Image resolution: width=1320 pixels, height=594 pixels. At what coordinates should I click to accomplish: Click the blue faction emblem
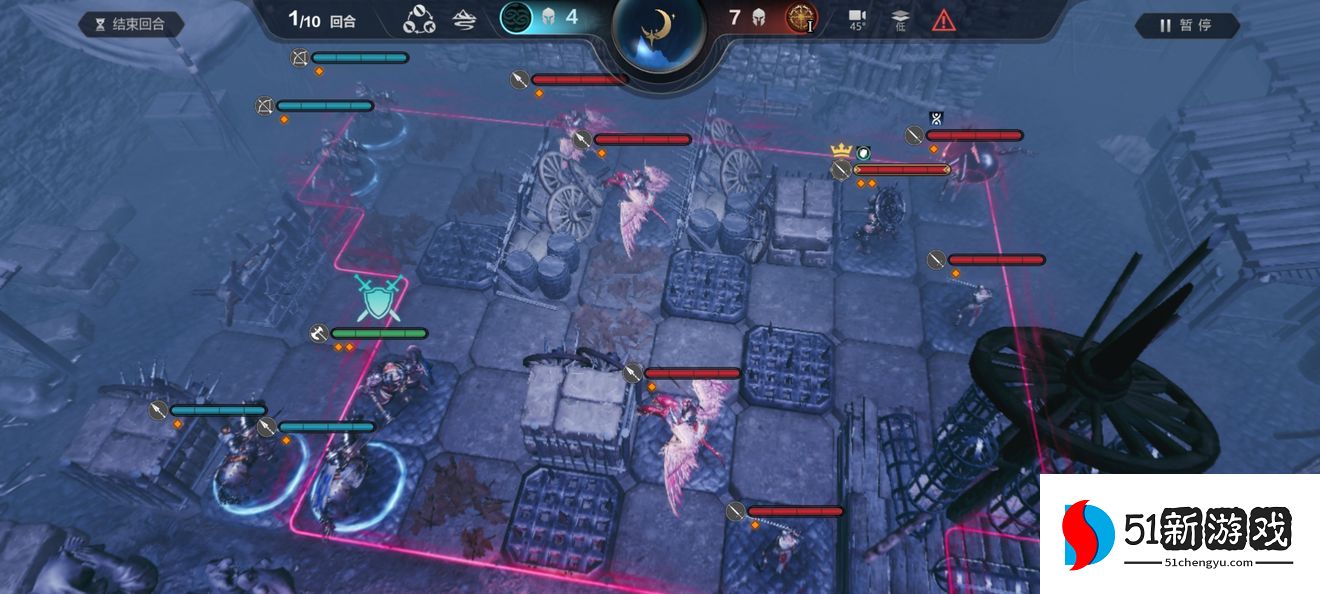pyautogui.click(x=516, y=18)
